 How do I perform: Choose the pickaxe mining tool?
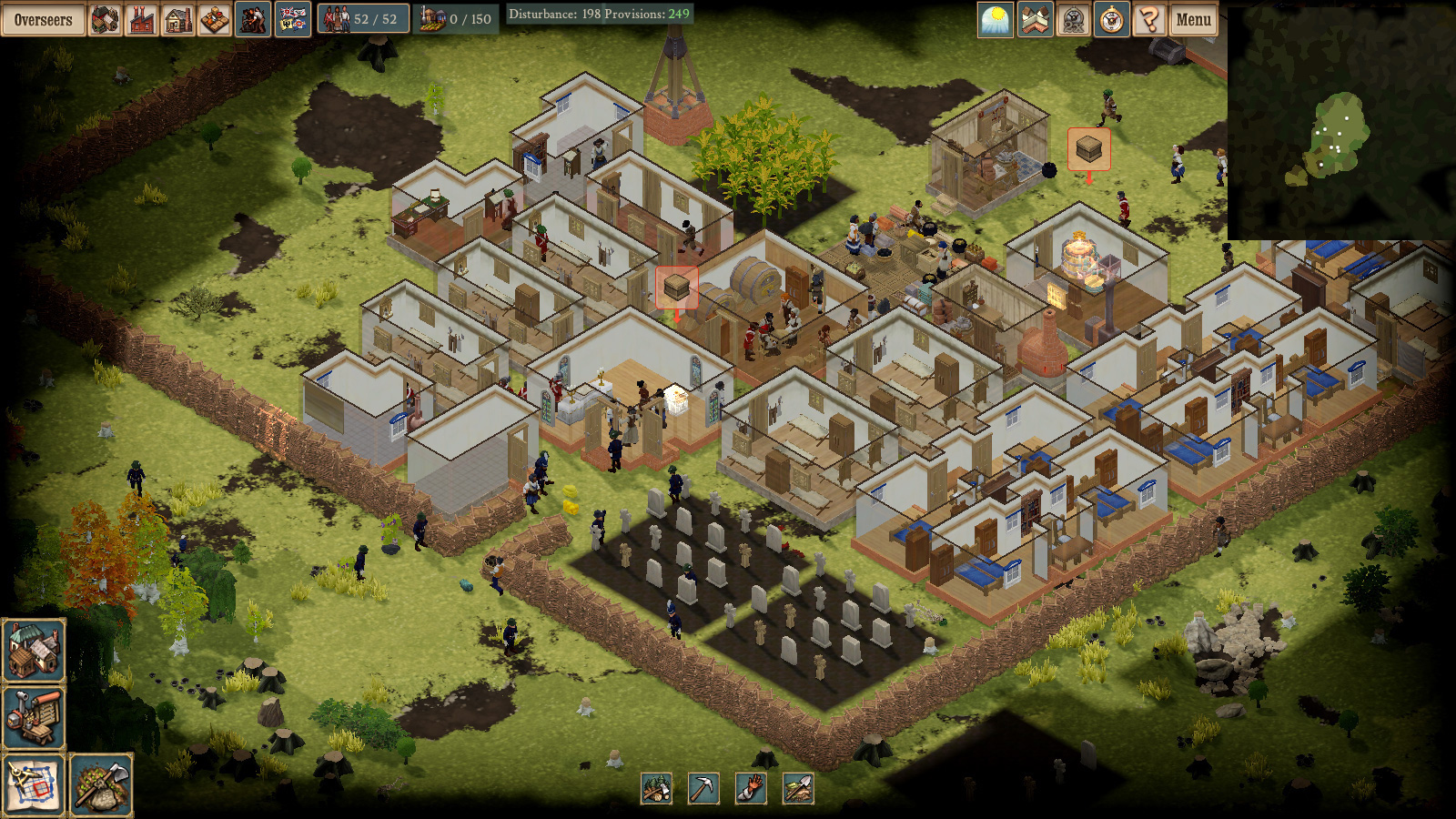click(x=703, y=788)
